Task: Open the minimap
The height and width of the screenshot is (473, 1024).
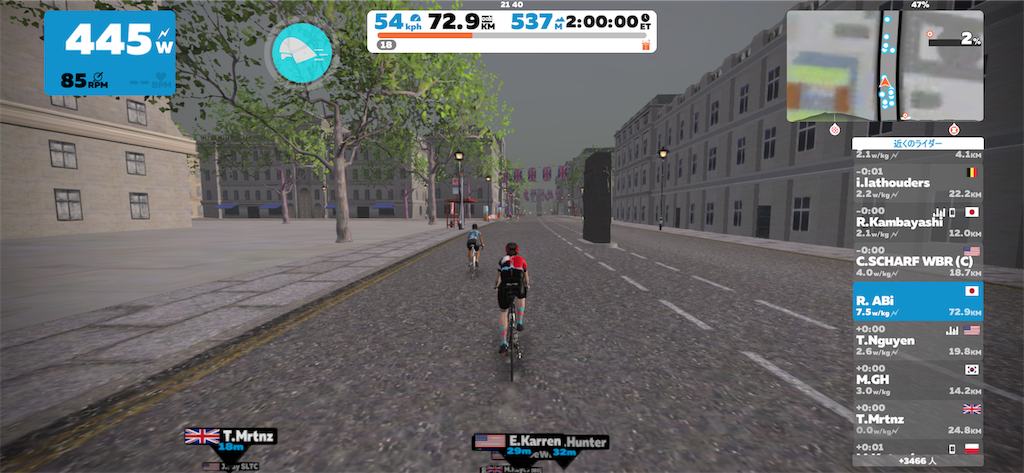Action: [885, 66]
